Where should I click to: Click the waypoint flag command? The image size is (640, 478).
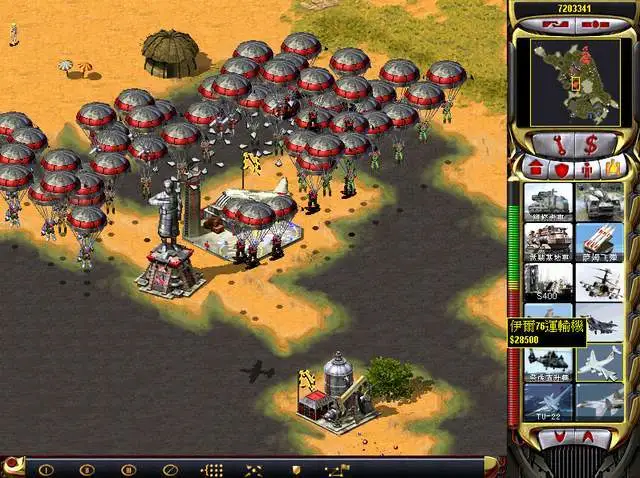tap(338, 468)
